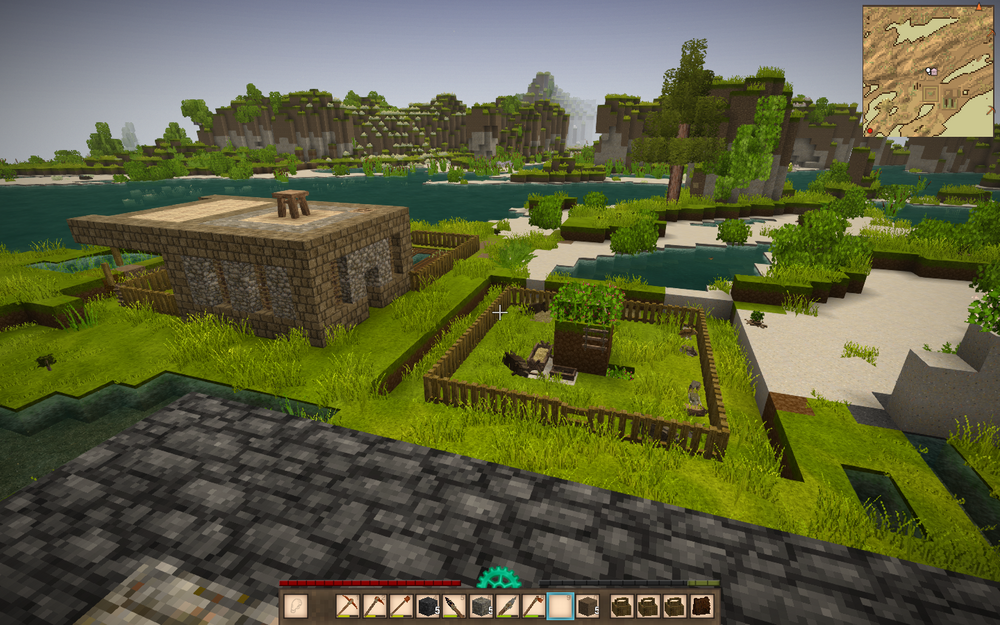Choose the light gray cobblestone stack slot

[x=481, y=606]
